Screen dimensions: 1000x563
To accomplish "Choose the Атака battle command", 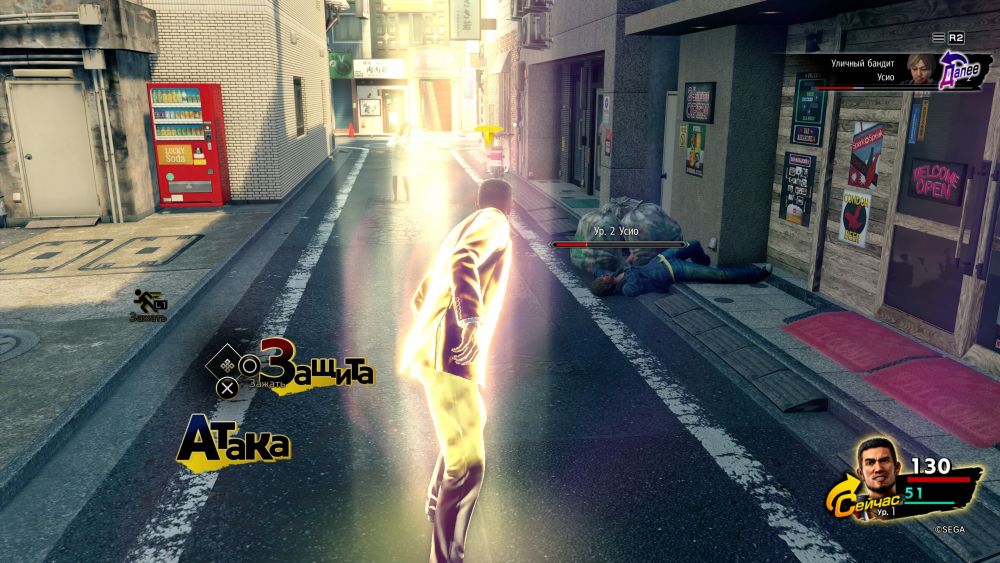I will coord(234,443).
